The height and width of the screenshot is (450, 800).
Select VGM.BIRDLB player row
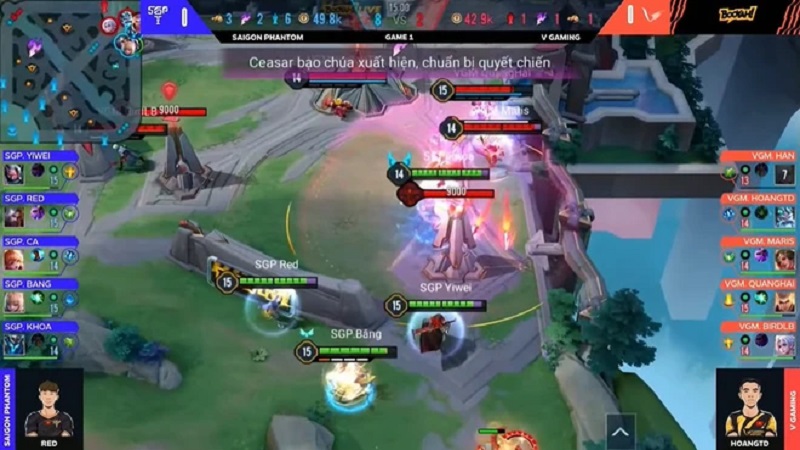760,339
